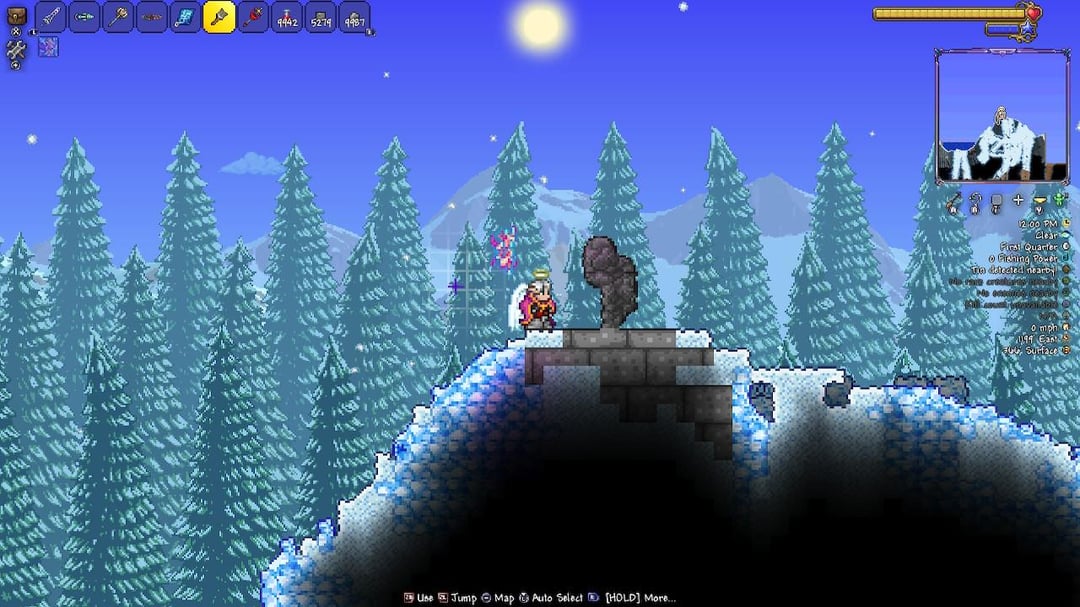
Task: Select the golden hammer hotbar slot
Action: click(118, 17)
